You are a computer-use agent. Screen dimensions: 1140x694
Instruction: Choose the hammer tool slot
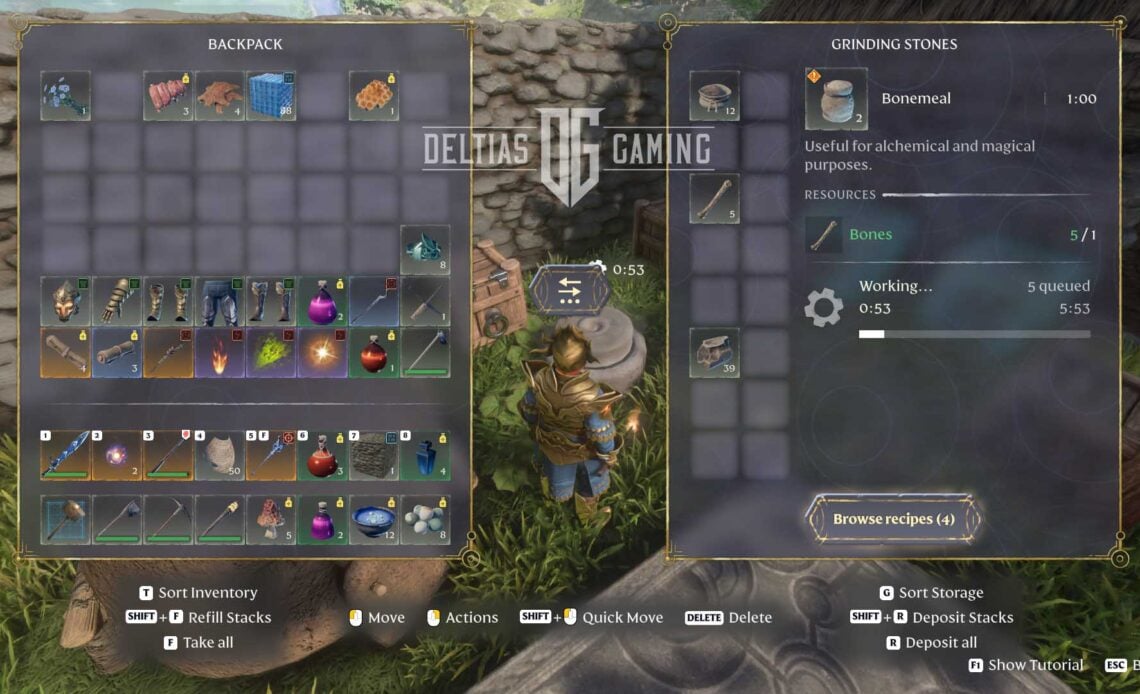(x=66, y=520)
